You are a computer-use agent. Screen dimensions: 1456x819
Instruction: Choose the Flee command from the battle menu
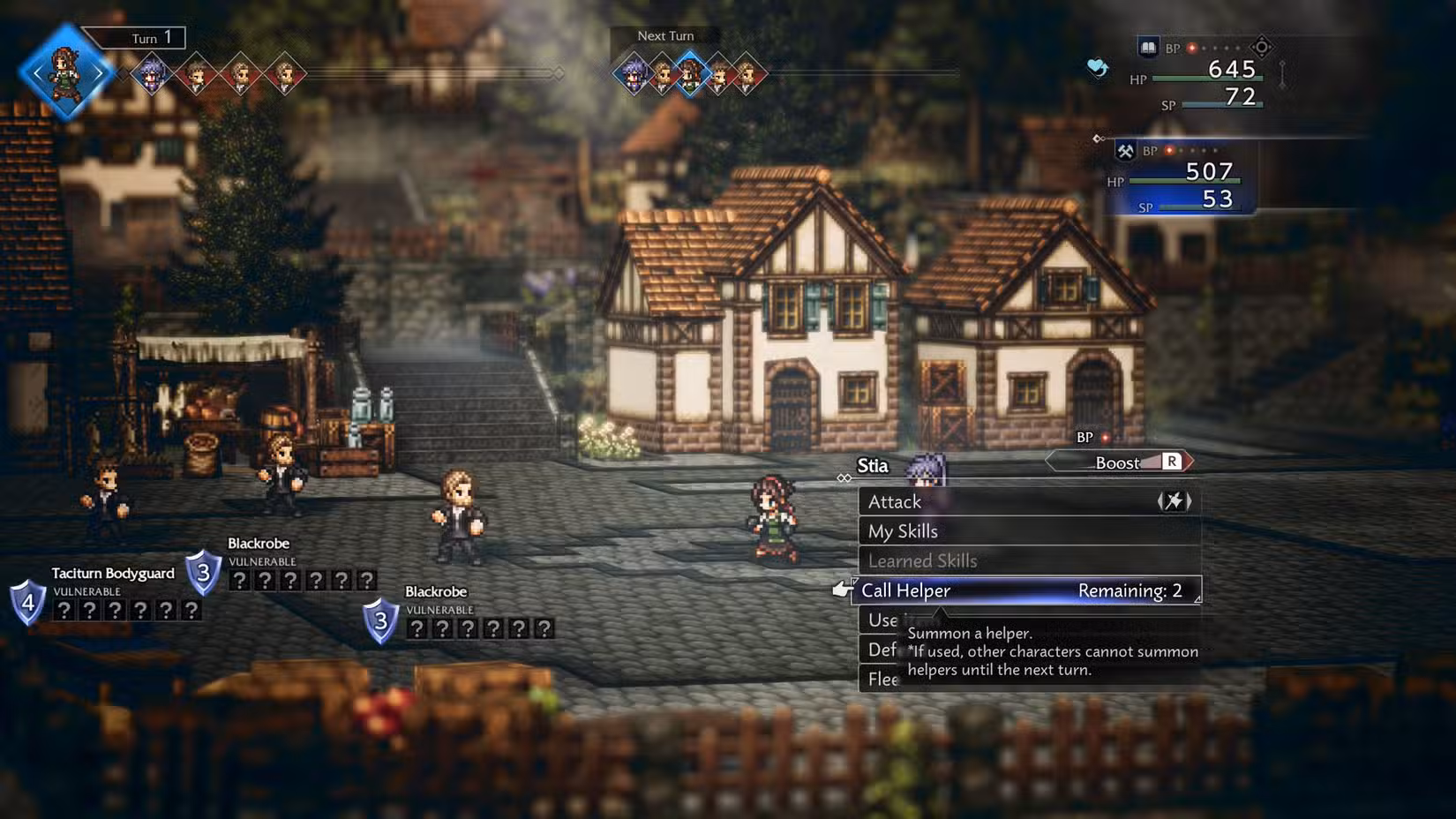point(882,679)
